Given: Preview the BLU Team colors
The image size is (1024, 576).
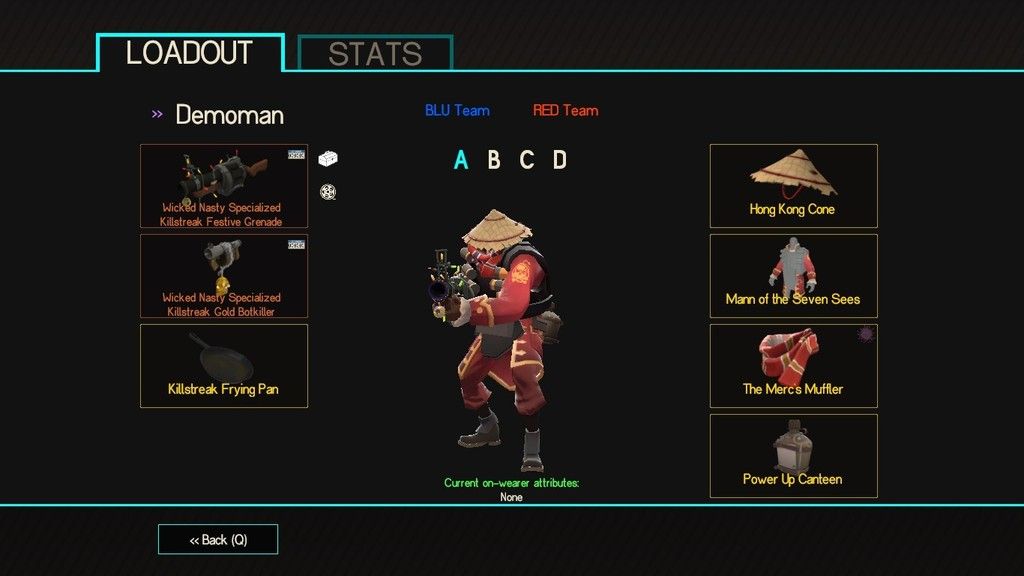Looking at the screenshot, I should [x=457, y=111].
